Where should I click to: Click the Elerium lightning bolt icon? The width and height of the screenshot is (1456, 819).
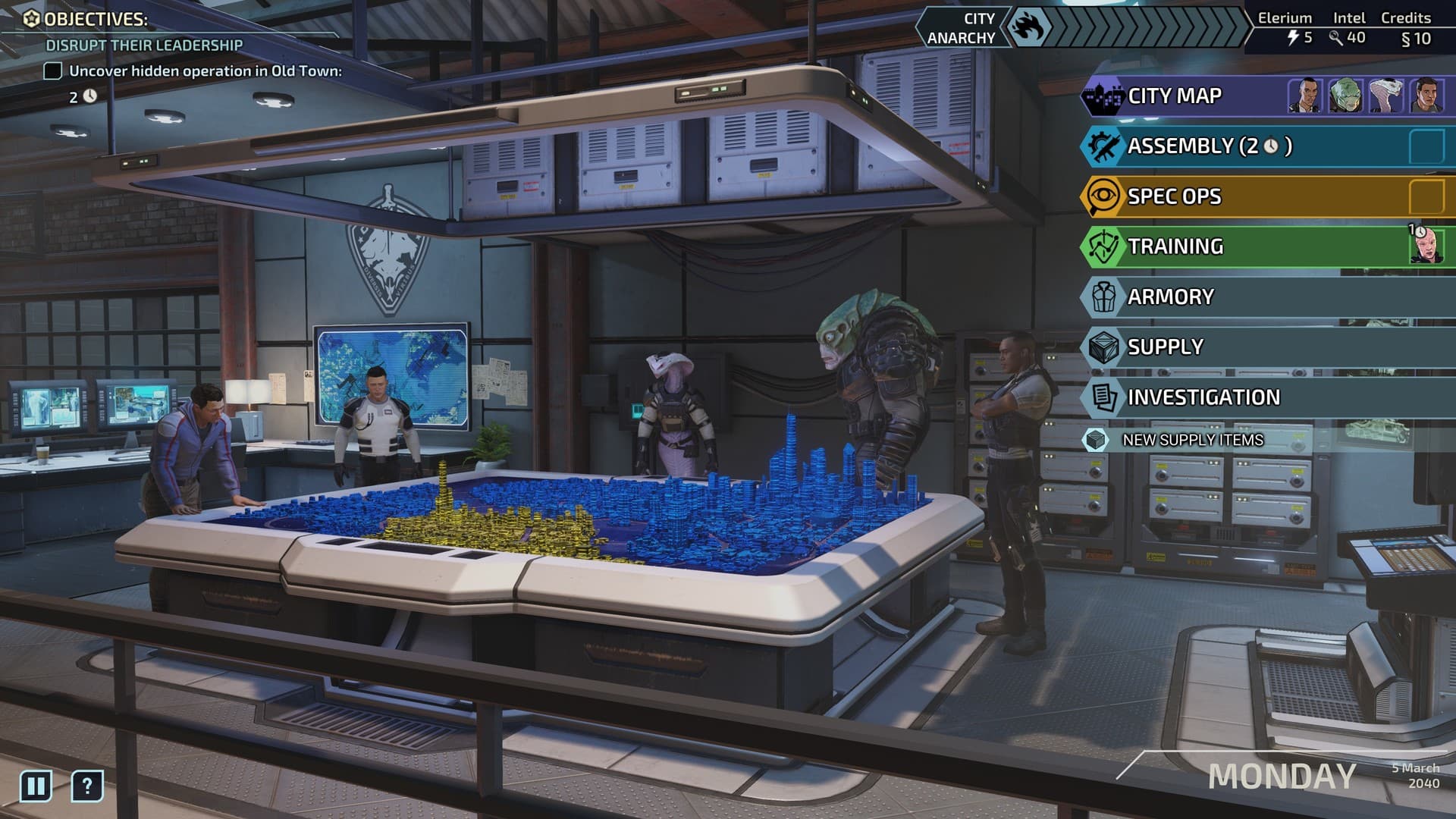(1294, 35)
